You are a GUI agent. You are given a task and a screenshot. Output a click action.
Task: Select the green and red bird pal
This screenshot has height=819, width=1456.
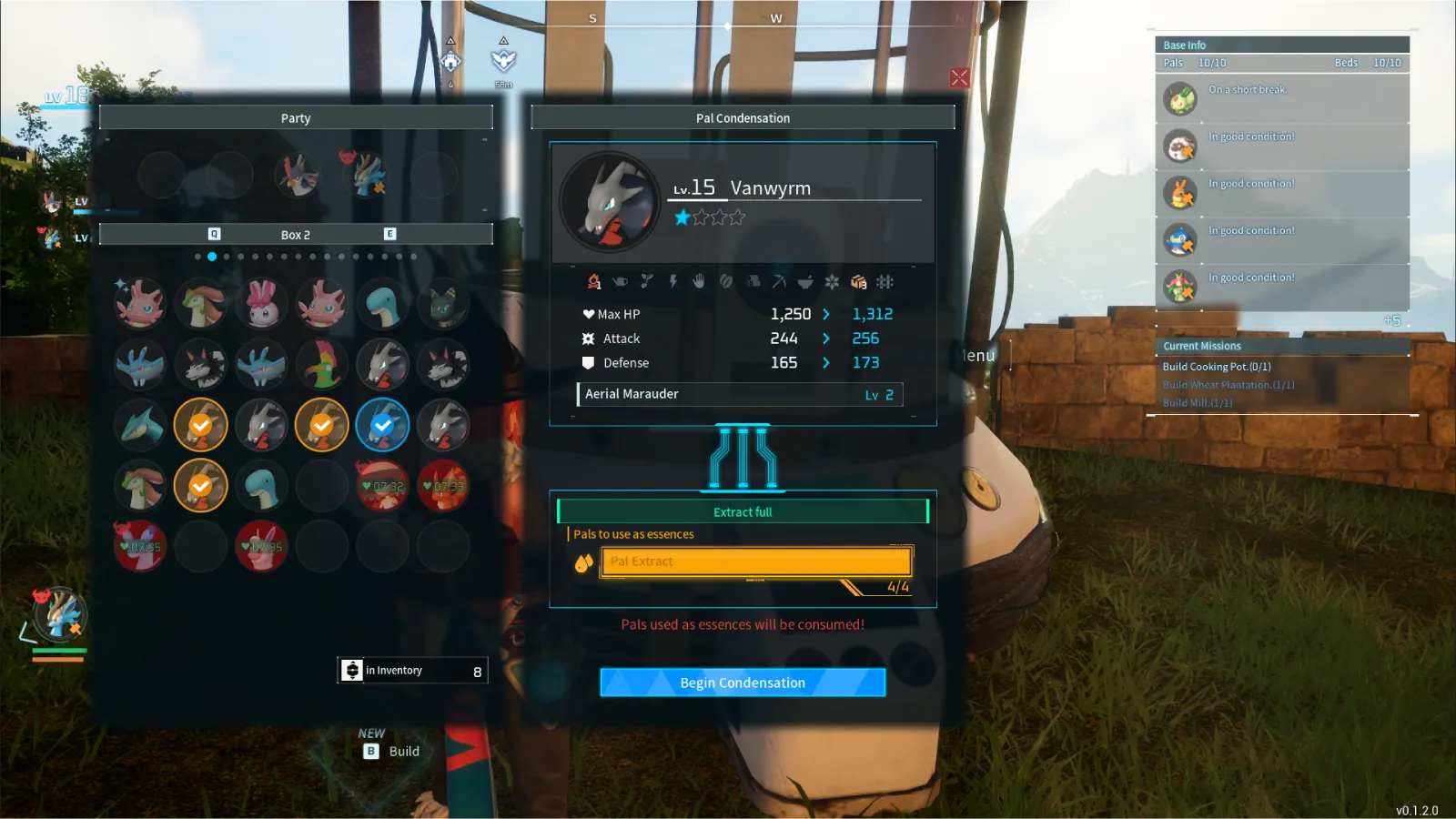tap(322, 364)
